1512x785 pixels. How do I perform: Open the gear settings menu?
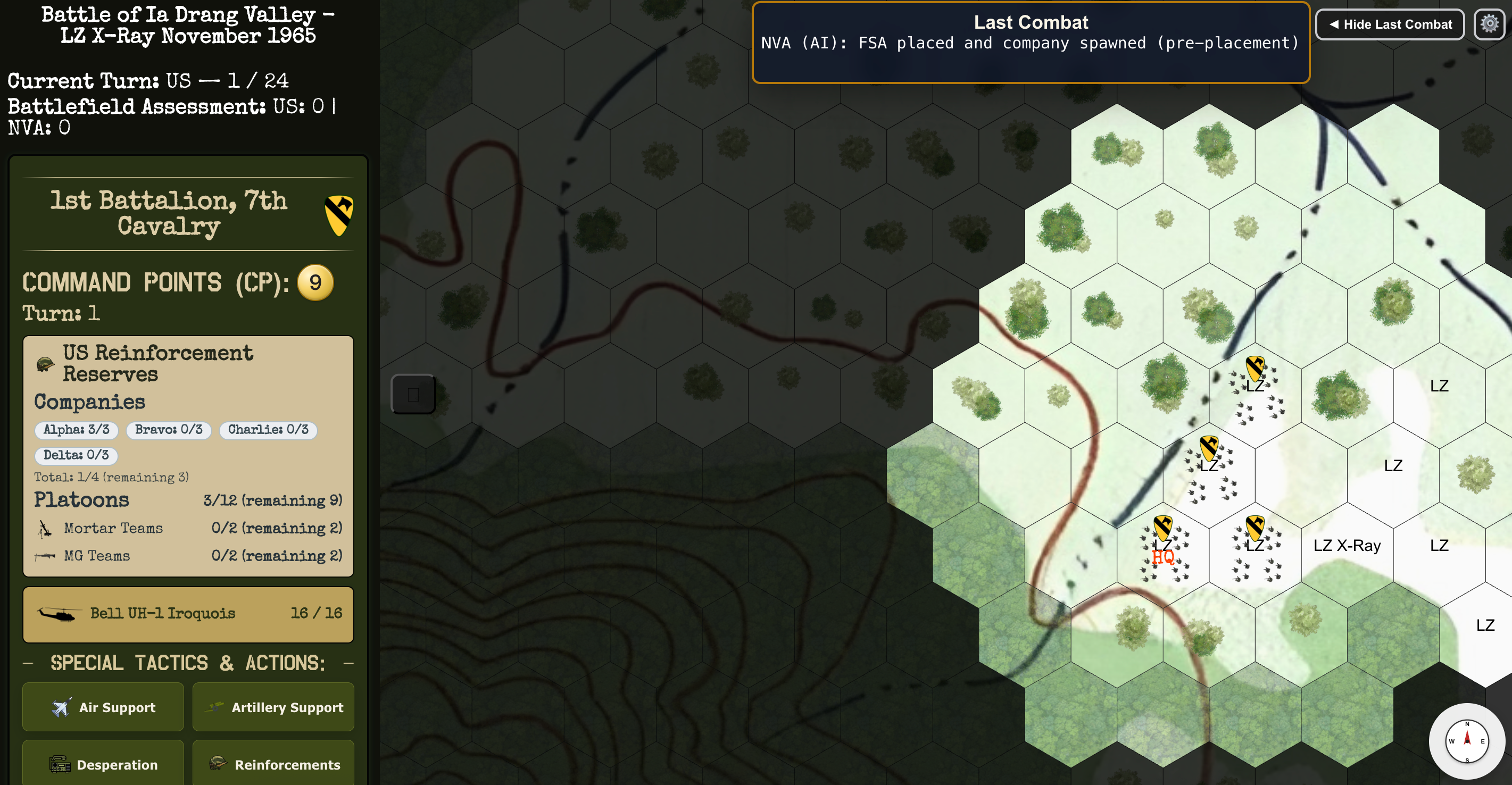tap(1489, 24)
